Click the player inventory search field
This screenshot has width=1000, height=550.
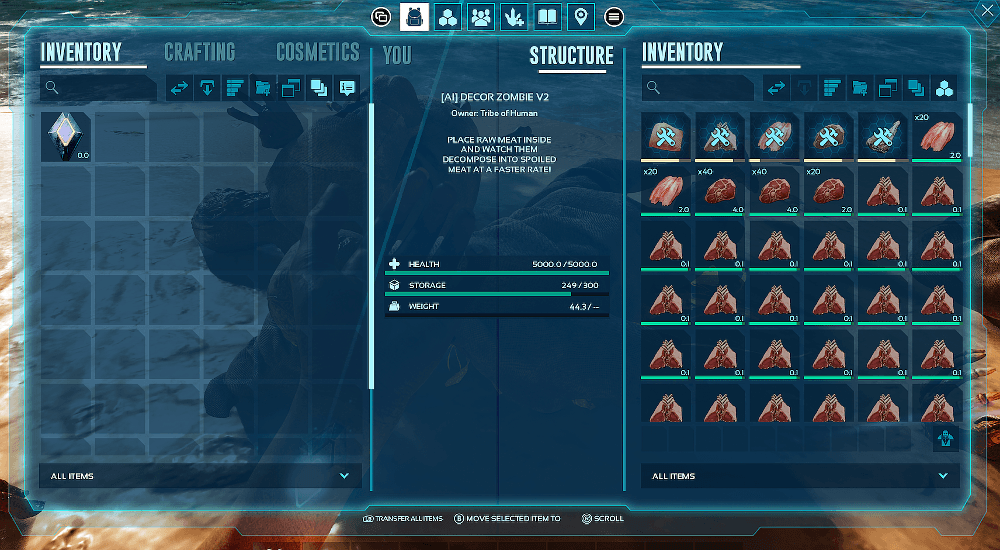pos(98,88)
